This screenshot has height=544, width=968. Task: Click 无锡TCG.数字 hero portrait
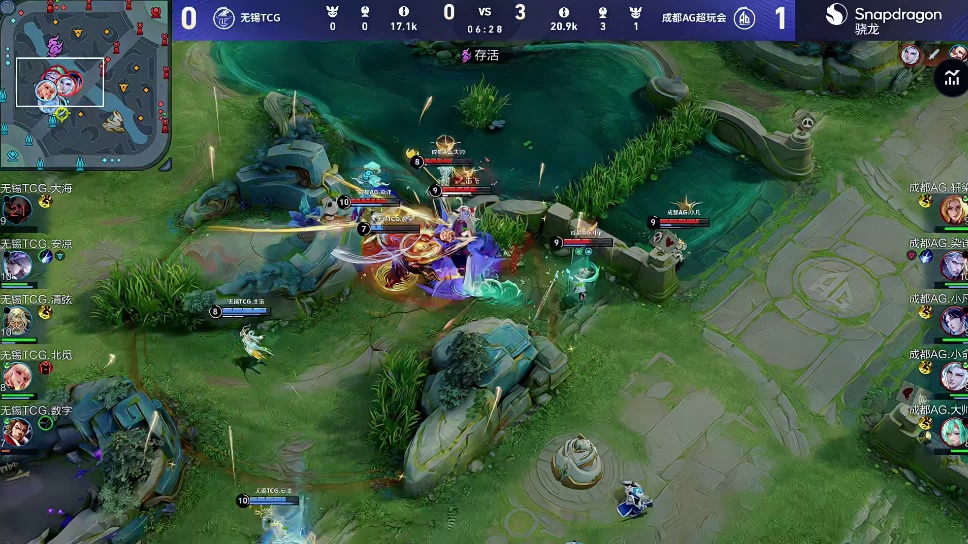[17, 432]
